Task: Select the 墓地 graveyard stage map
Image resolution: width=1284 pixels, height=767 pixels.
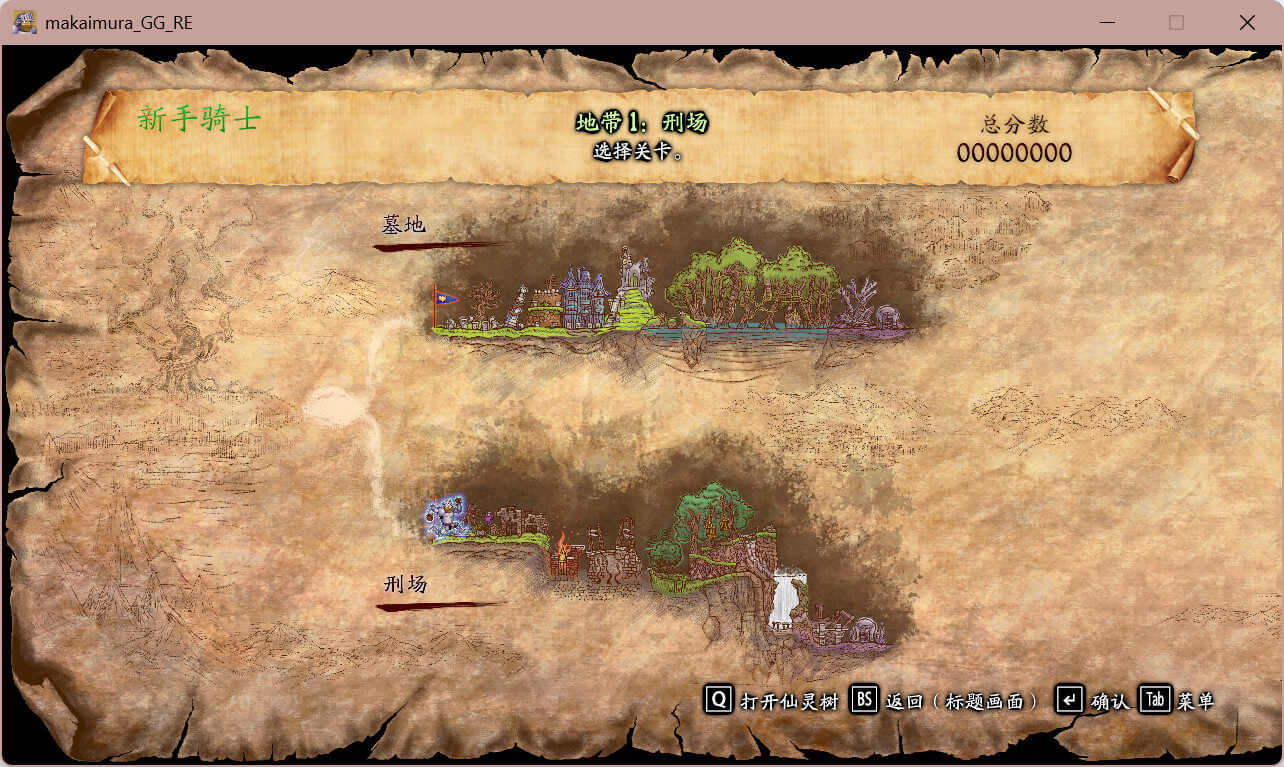Action: (x=670, y=297)
